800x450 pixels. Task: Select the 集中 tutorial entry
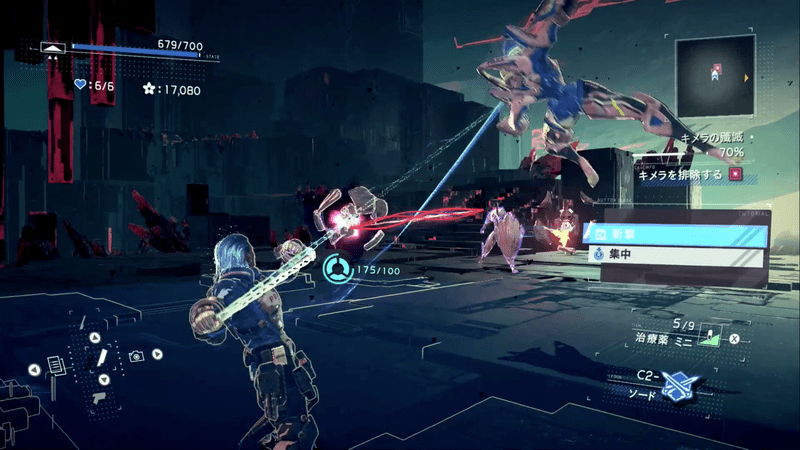pos(675,256)
